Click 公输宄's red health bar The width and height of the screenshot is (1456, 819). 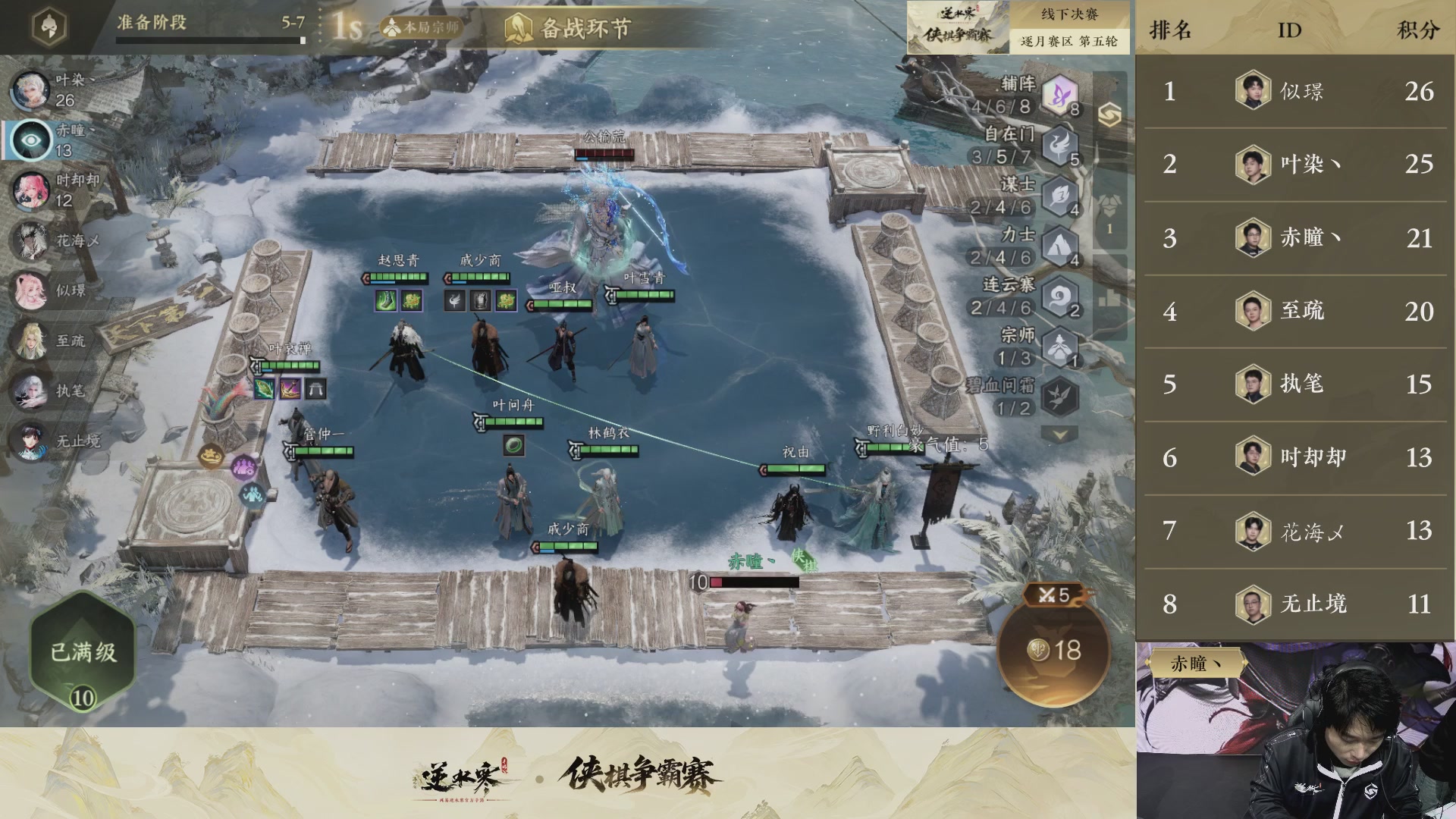click(605, 153)
